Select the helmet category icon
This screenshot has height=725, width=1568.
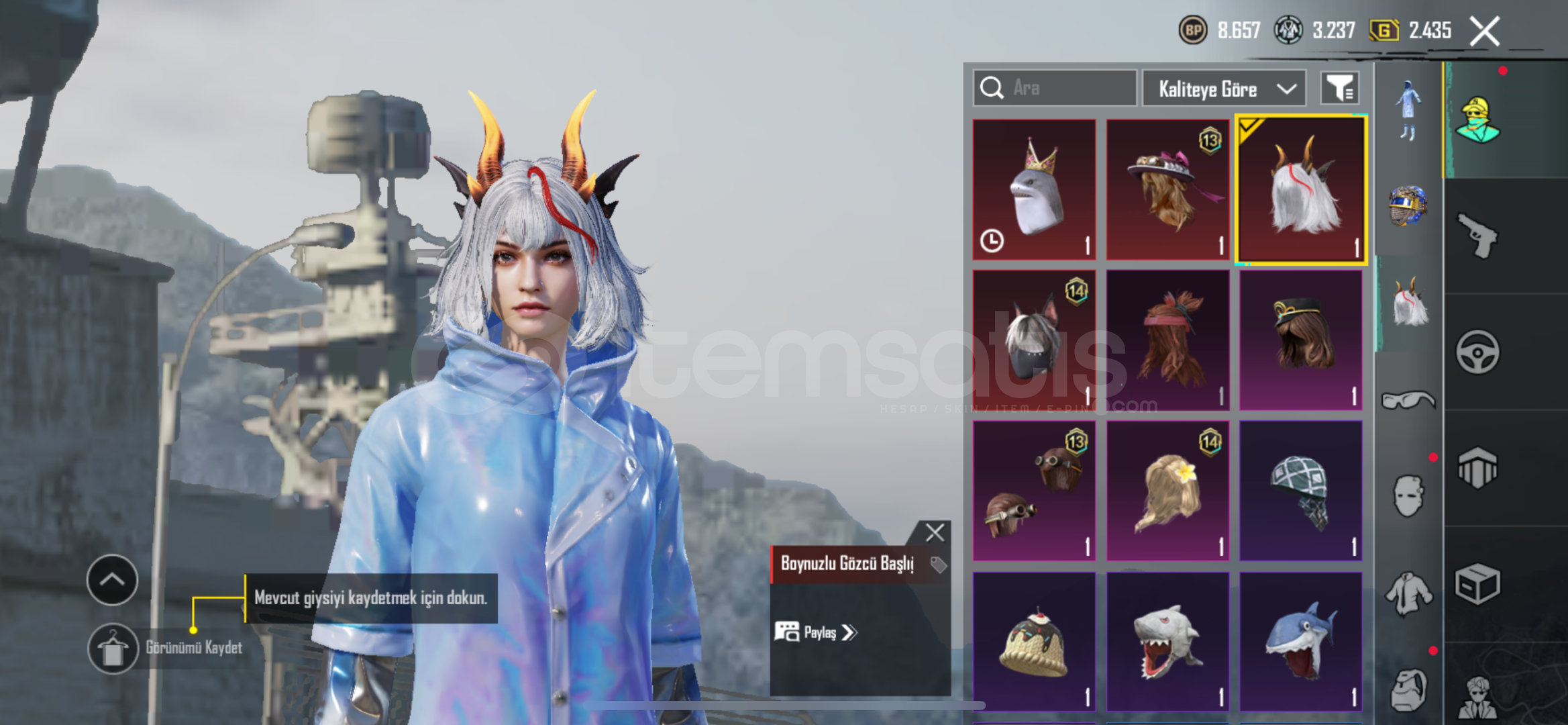1408,205
